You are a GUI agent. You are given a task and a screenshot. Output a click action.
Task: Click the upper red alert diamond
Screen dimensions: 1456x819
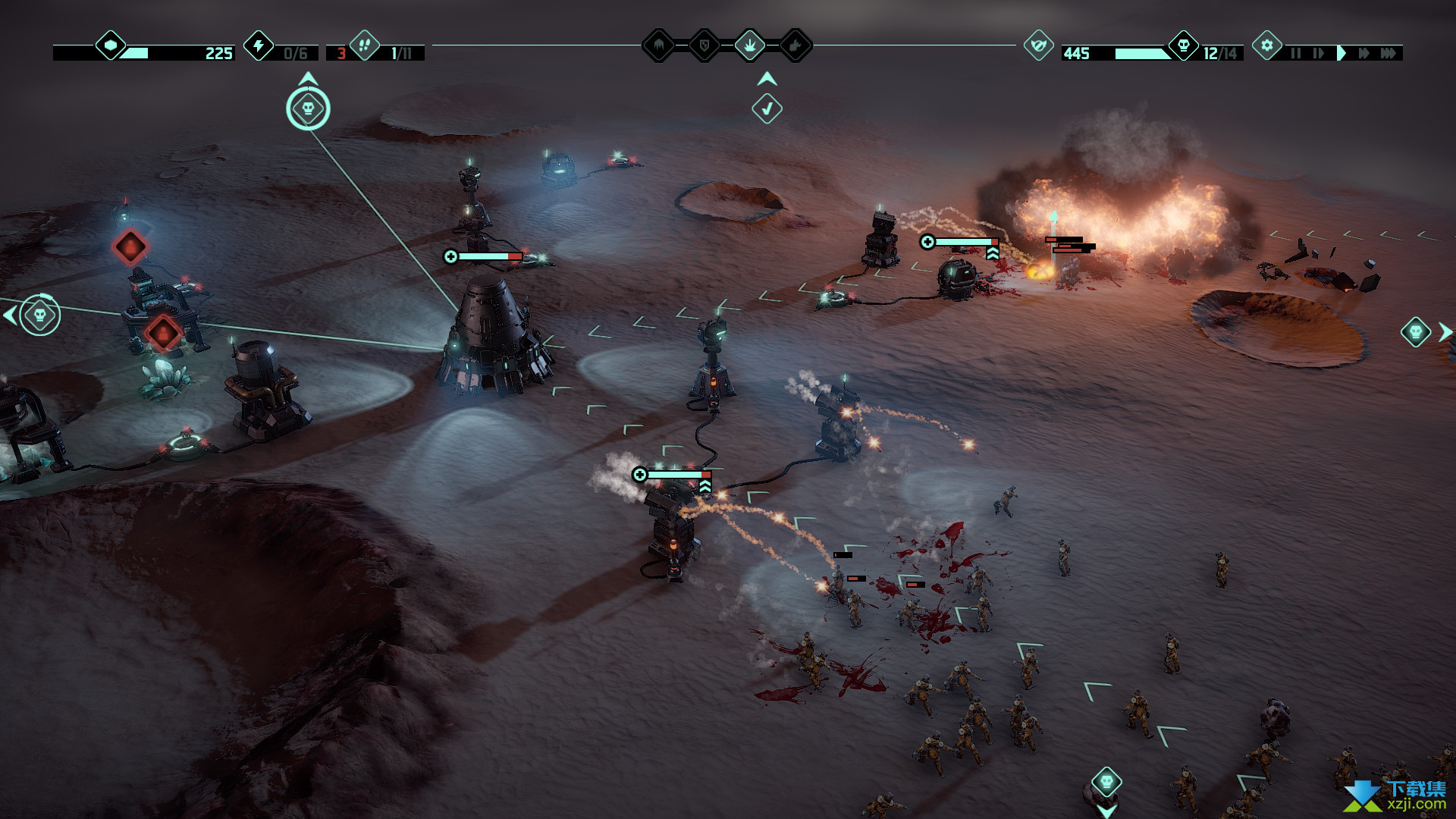[130, 246]
